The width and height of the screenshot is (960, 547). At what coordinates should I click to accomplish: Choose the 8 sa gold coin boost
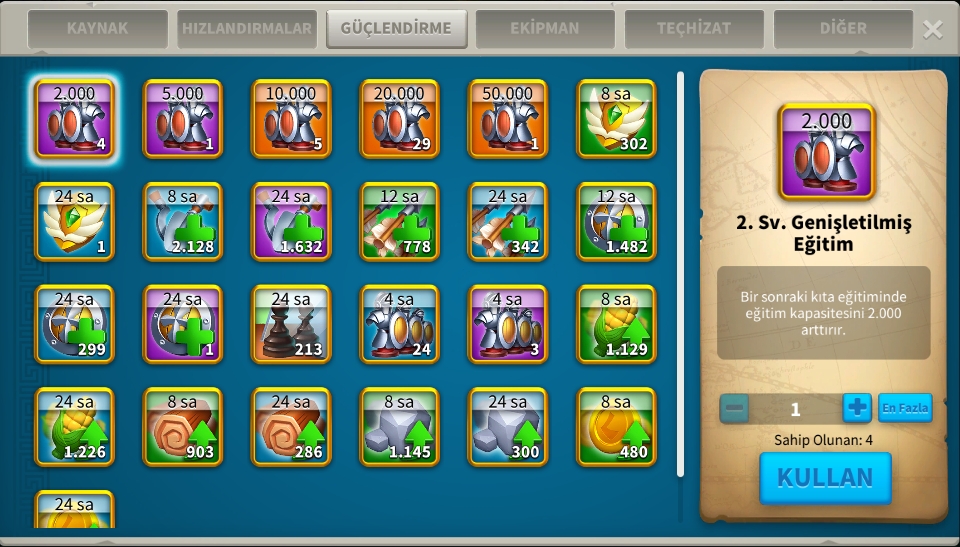[616, 427]
